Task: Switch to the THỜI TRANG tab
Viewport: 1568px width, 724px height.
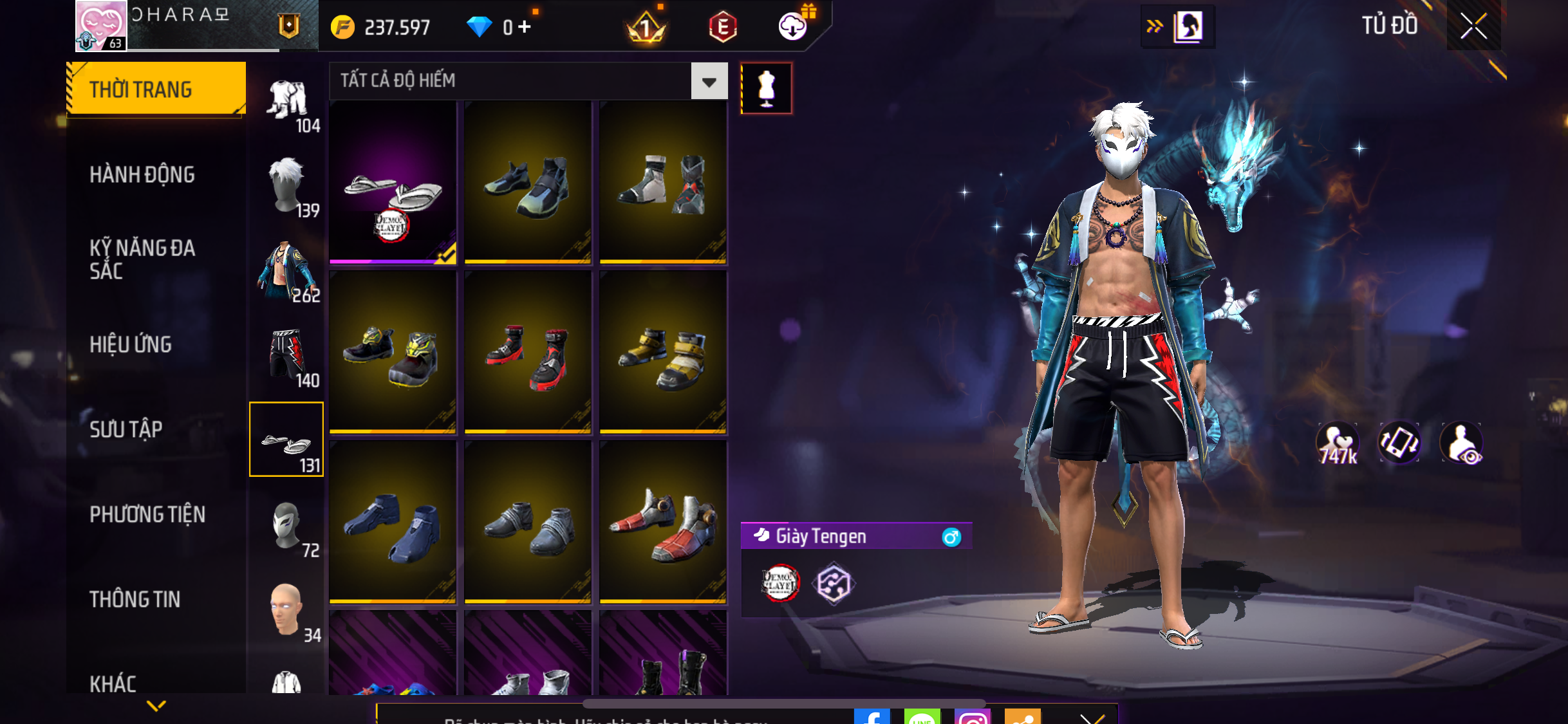Action: point(156,89)
